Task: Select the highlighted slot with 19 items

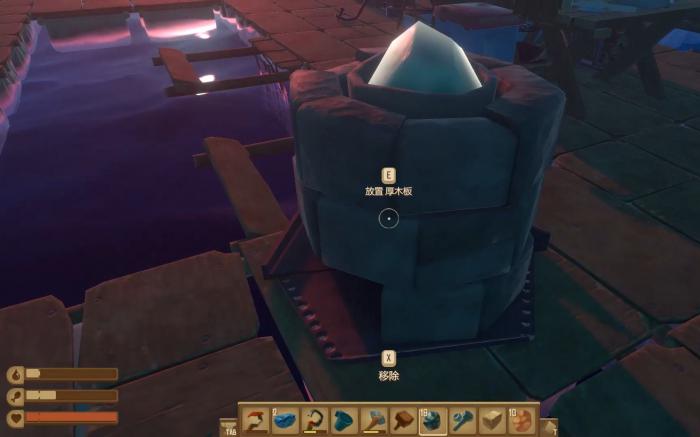Action: click(x=433, y=421)
